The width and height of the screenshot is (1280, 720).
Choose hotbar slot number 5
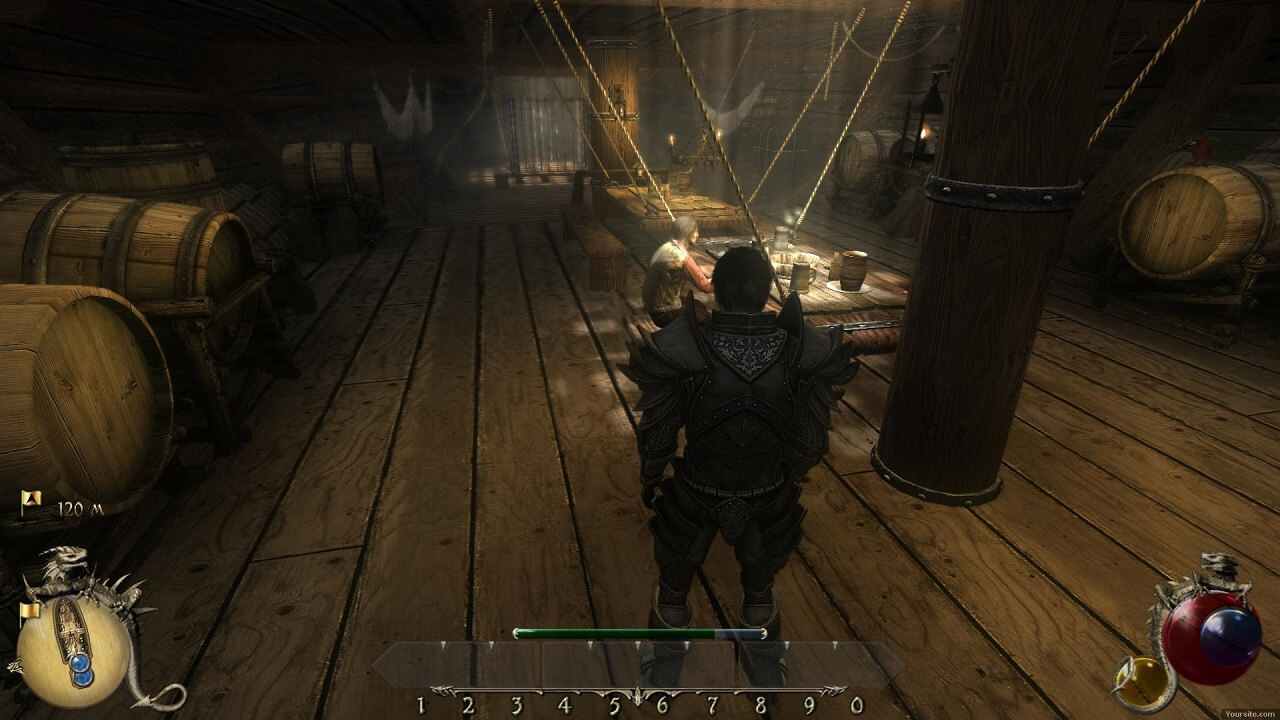click(614, 705)
